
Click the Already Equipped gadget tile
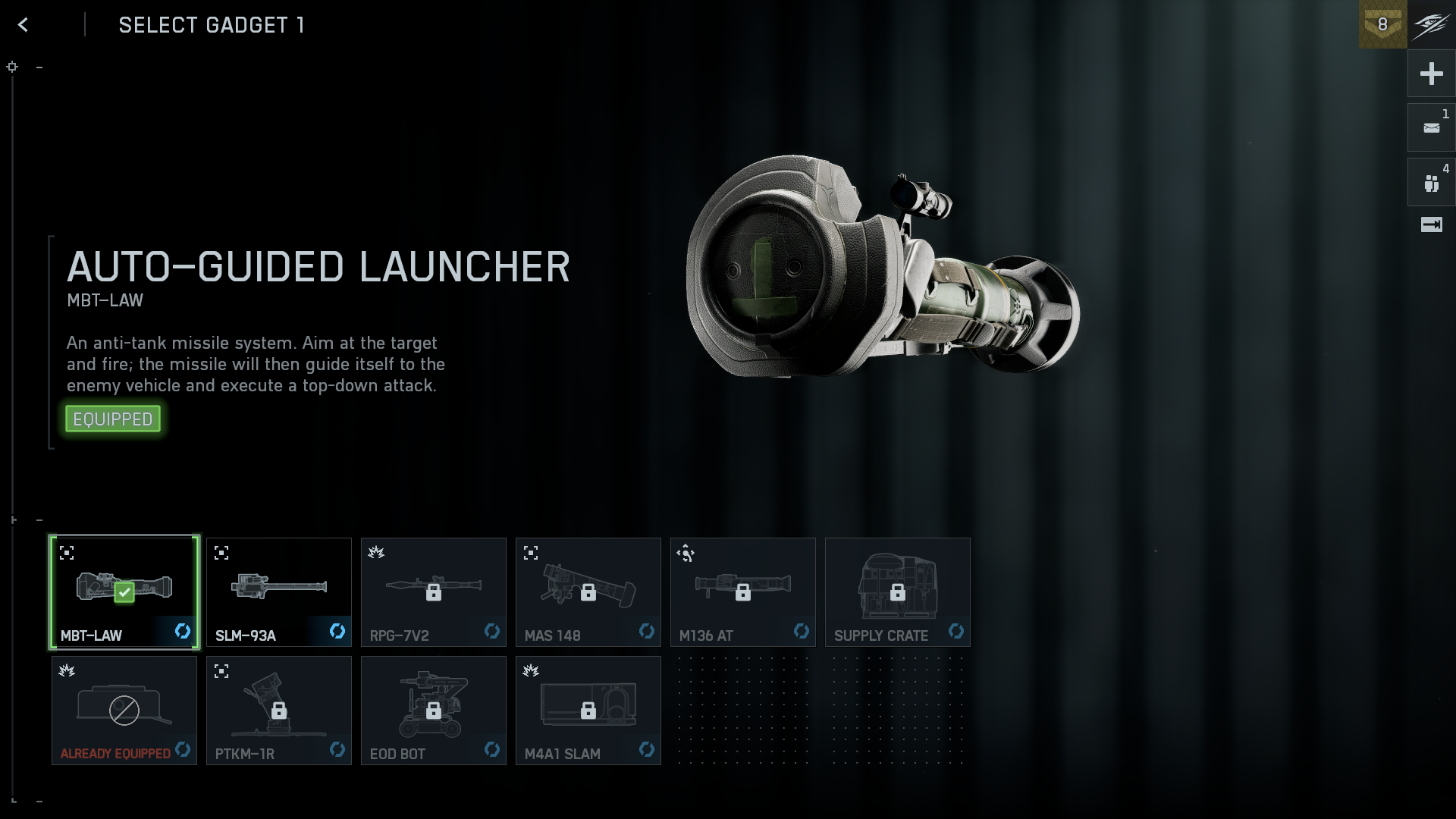click(124, 710)
